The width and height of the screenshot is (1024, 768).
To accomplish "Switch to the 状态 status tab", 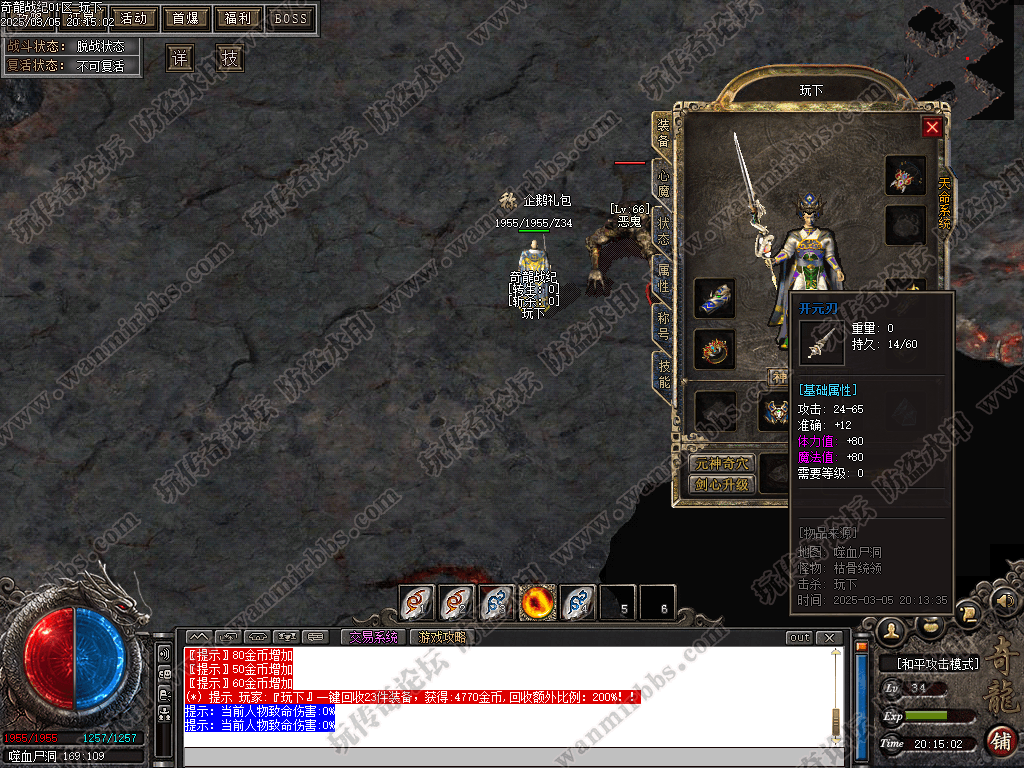I will 663,230.
